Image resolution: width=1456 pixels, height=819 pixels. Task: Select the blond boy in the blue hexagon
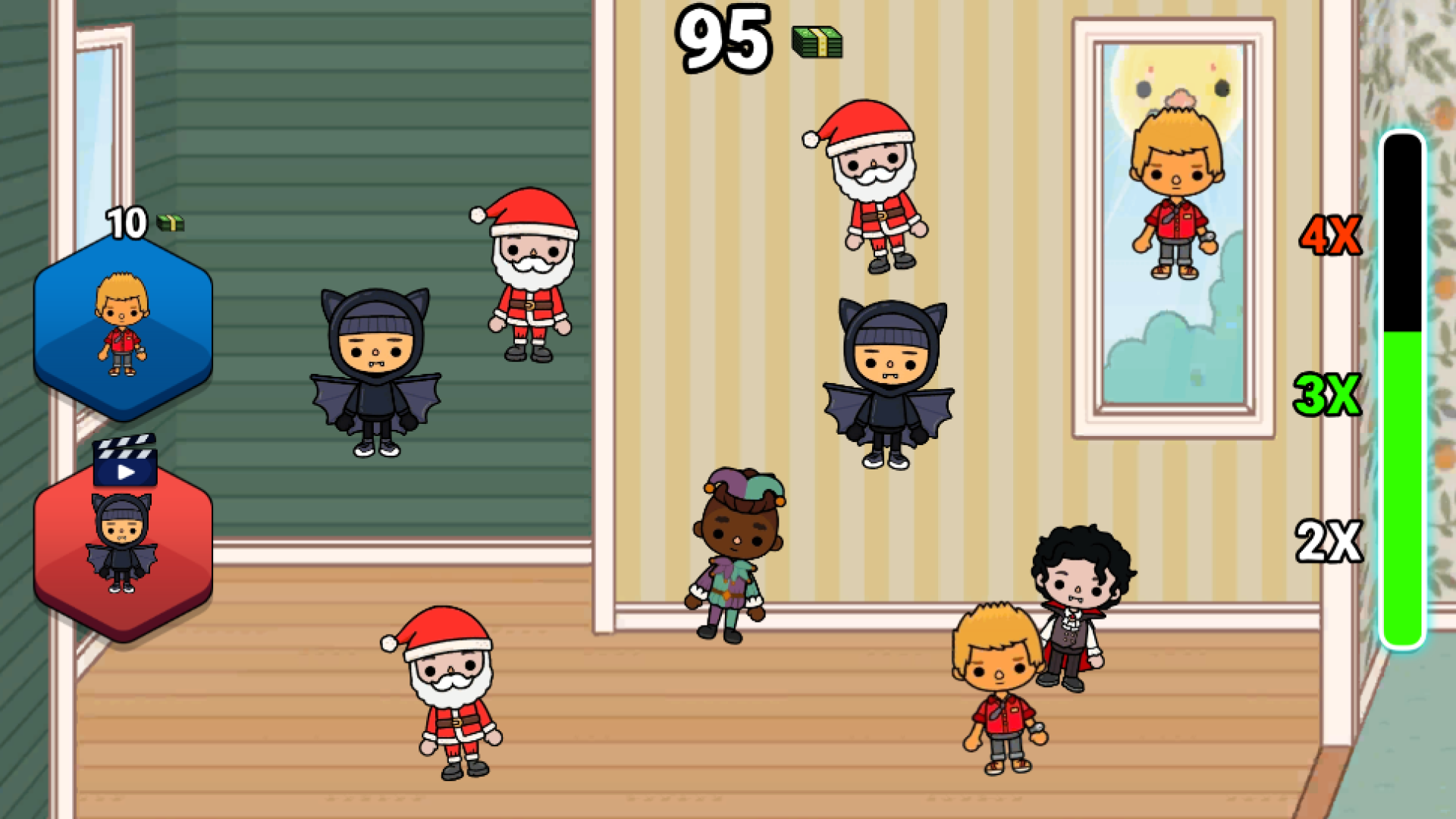pyautogui.click(x=120, y=328)
